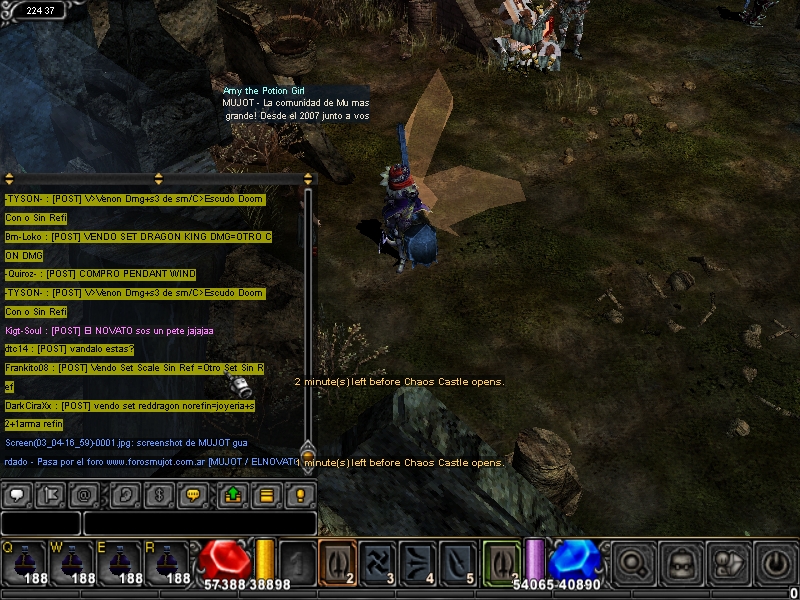Click the green arrow chat button

(x=233, y=494)
